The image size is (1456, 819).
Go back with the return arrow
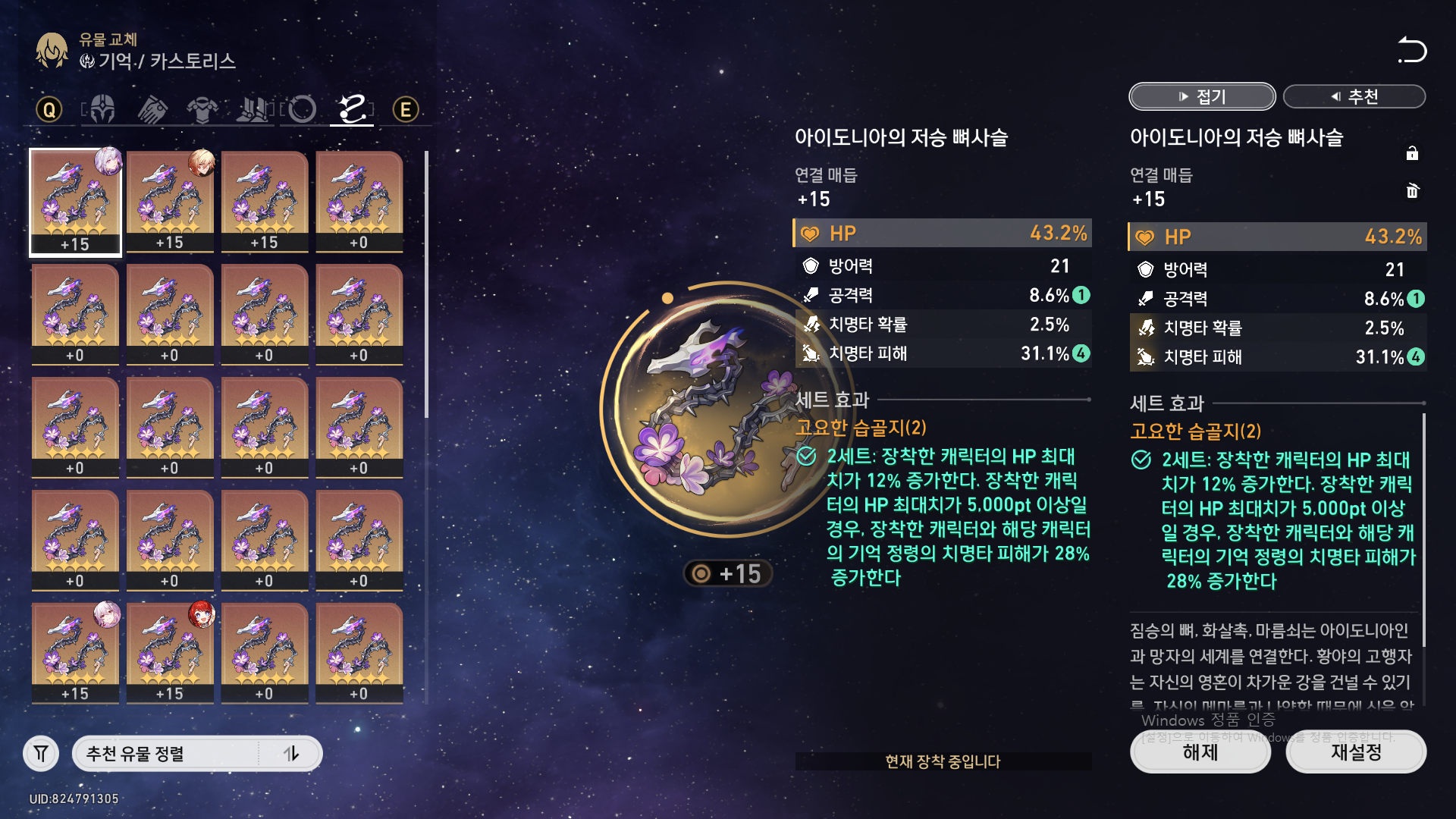click(1411, 50)
